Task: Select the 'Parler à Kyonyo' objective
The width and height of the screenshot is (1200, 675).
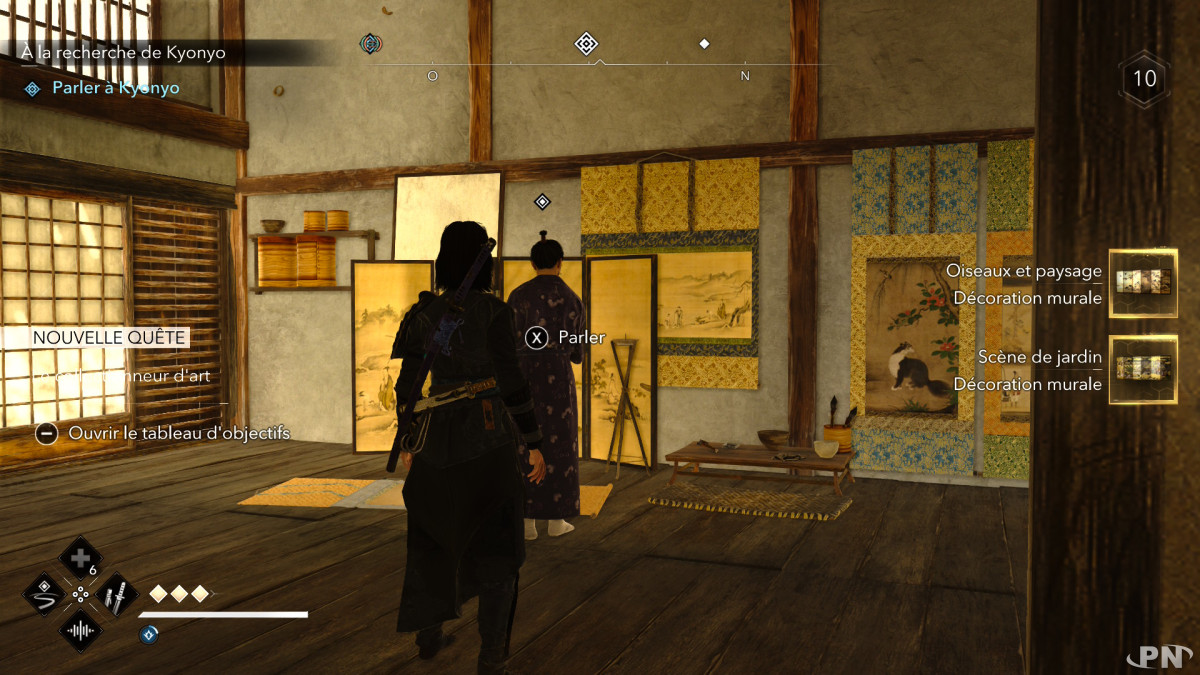Action: (115, 88)
